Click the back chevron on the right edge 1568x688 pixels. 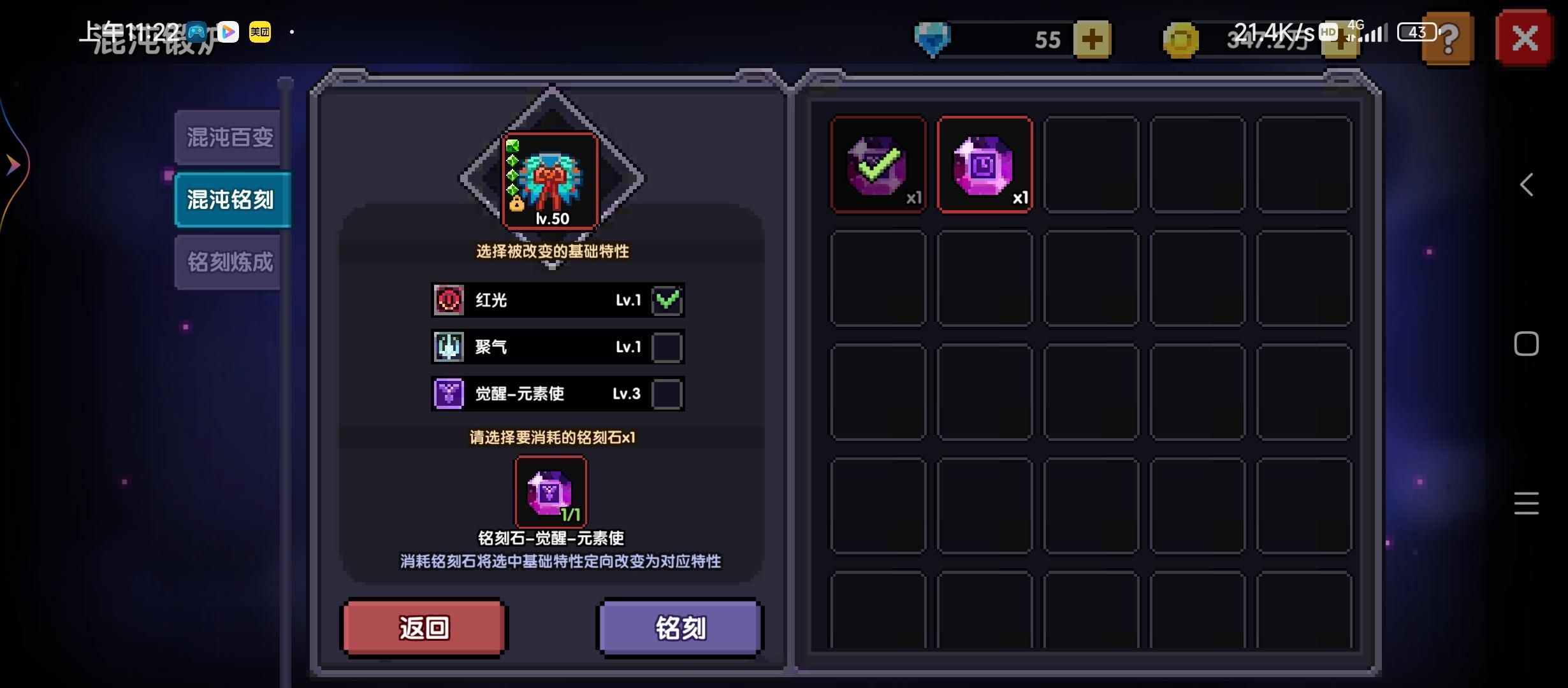click(x=1527, y=184)
